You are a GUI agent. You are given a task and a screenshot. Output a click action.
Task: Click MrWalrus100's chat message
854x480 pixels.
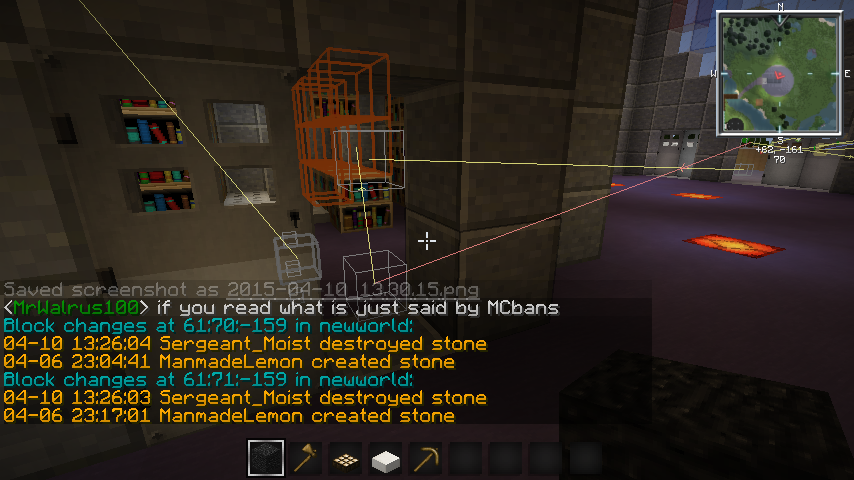click(x=280, y=307)
